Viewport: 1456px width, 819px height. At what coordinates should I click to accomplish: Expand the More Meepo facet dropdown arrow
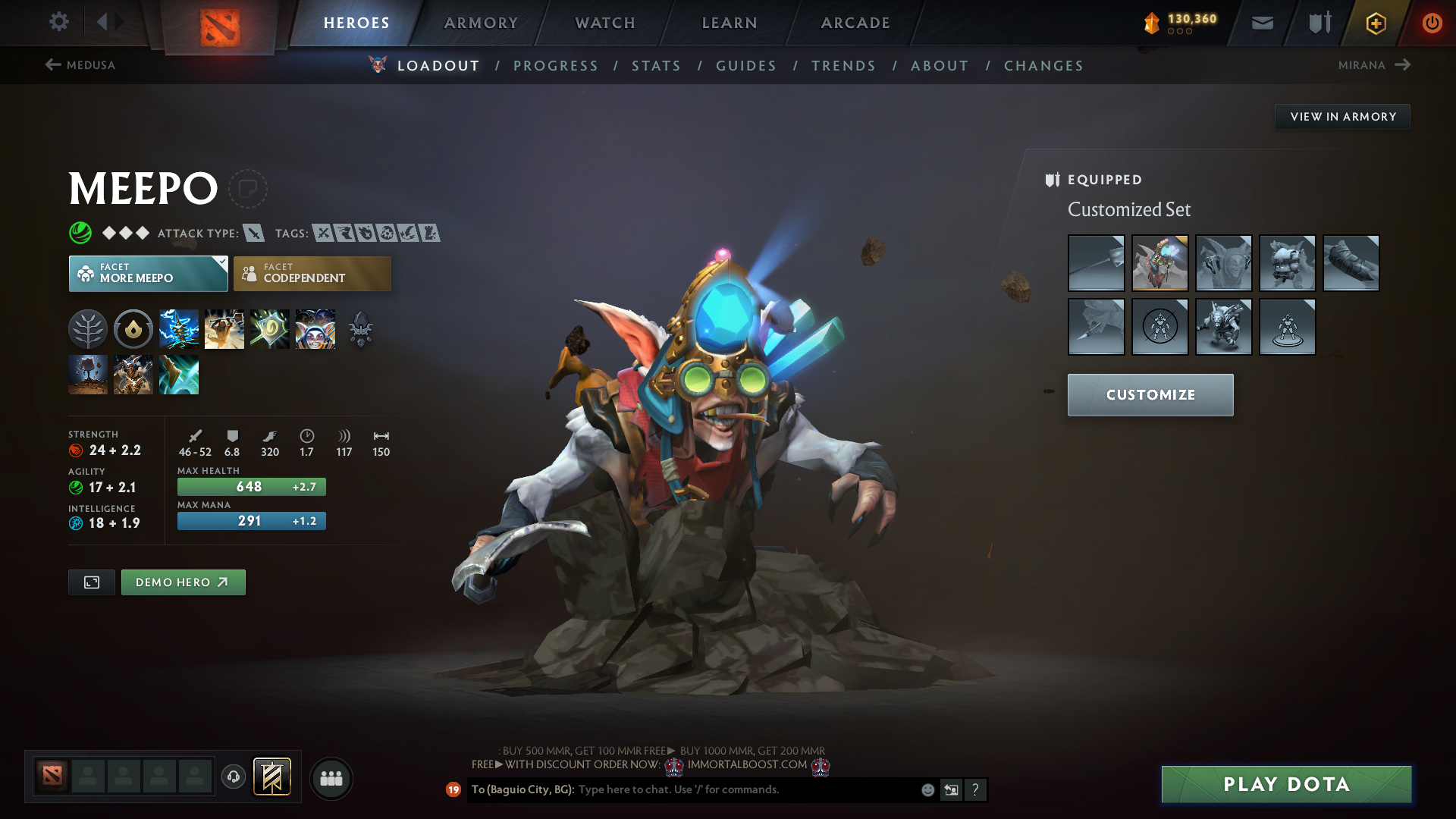coord(221,262)
